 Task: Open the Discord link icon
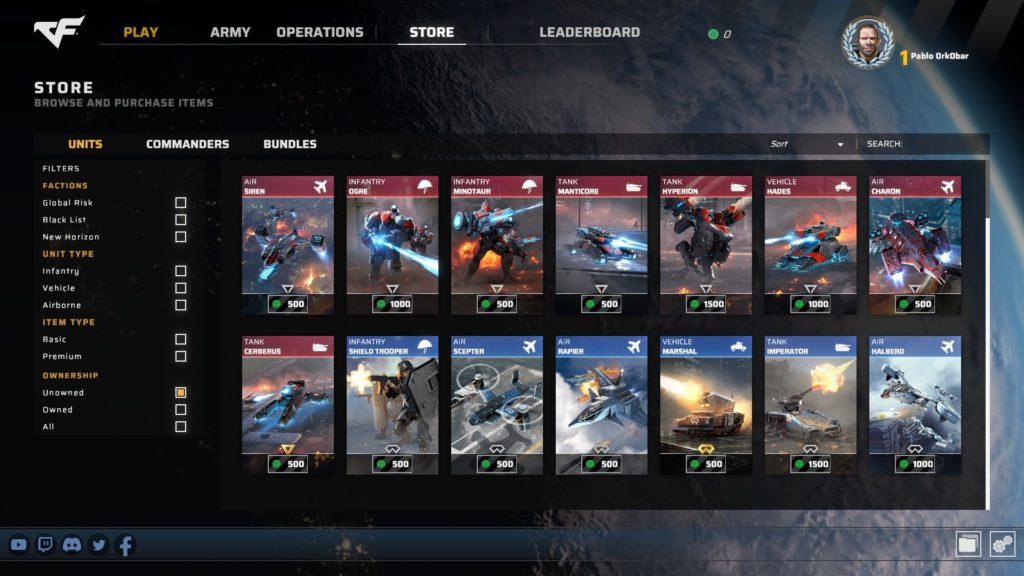point(72,545)
